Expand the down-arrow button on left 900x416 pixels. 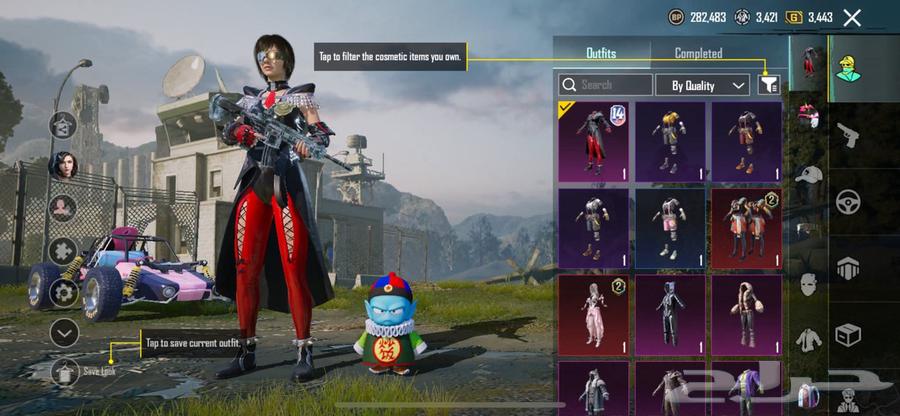64,332
